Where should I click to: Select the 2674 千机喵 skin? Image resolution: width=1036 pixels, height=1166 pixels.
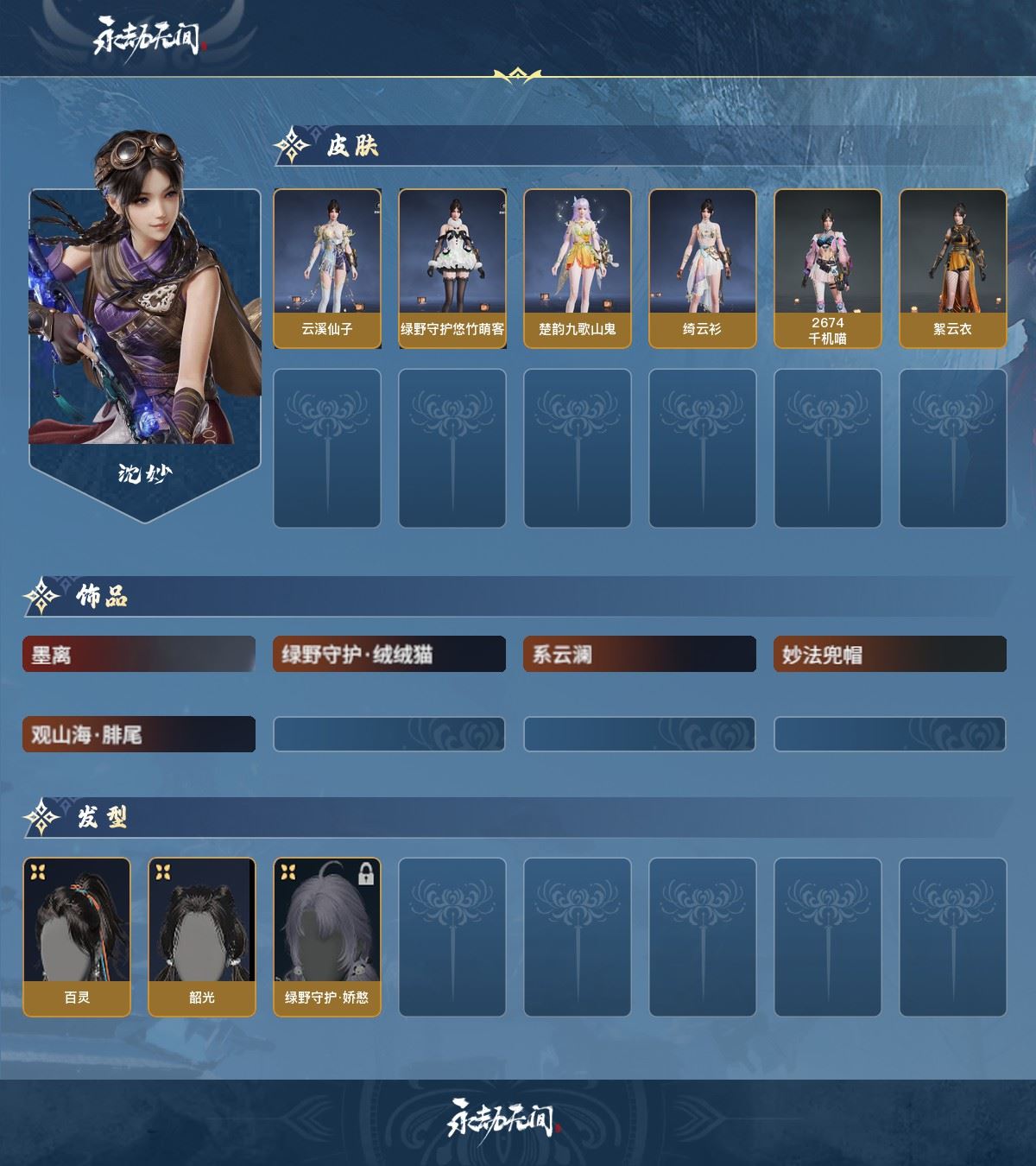828,269
